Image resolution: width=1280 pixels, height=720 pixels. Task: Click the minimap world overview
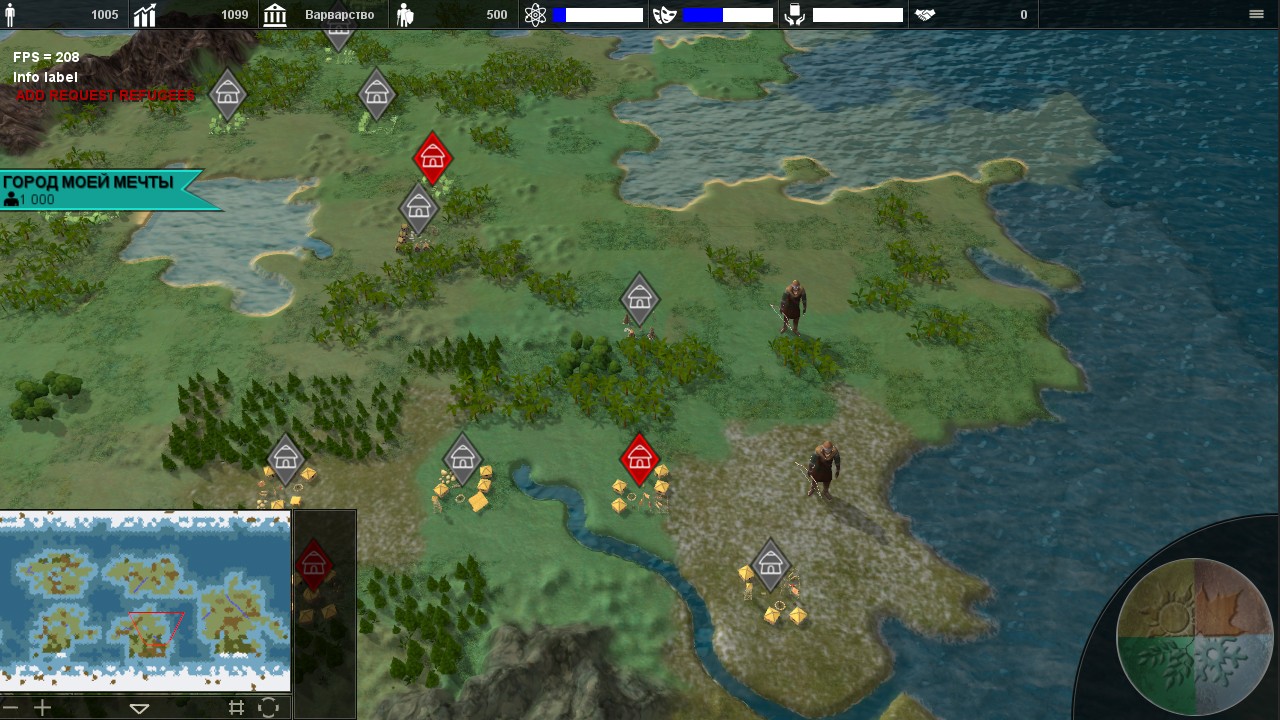145,601
